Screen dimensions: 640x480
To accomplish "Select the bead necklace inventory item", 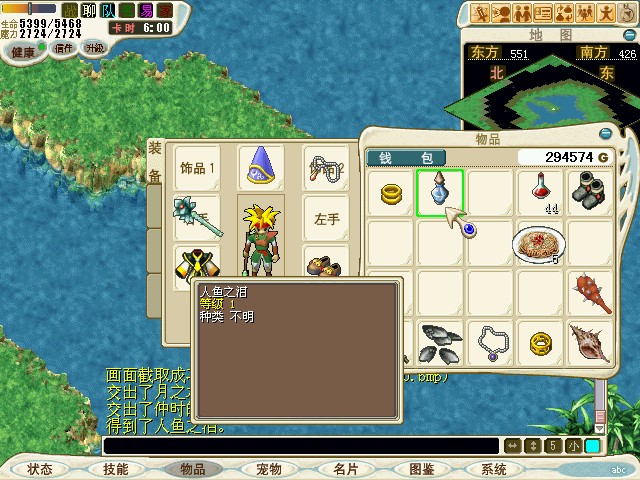I will [491, 343].
